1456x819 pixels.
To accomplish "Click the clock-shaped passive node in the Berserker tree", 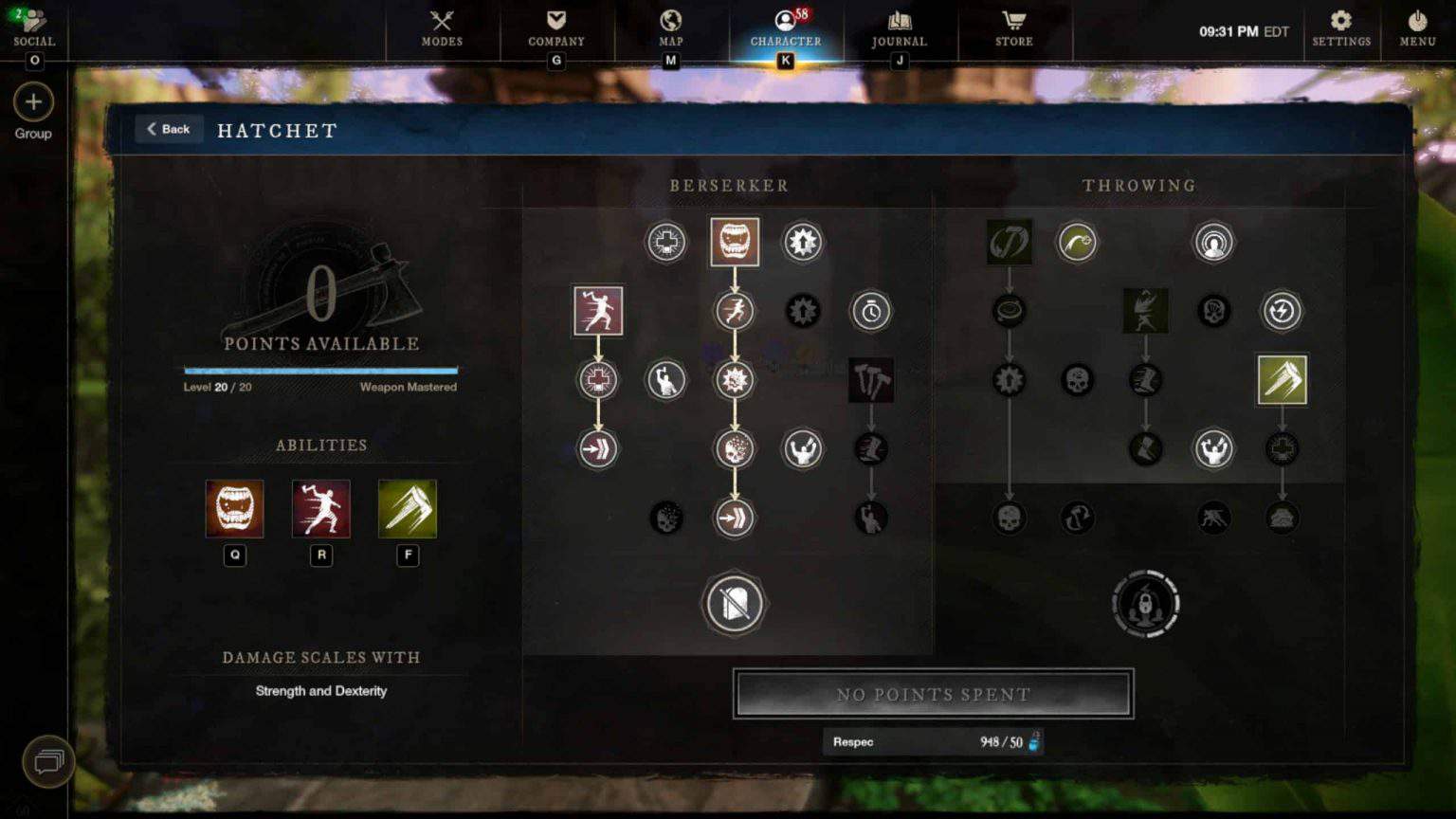I will click(871, 310).
